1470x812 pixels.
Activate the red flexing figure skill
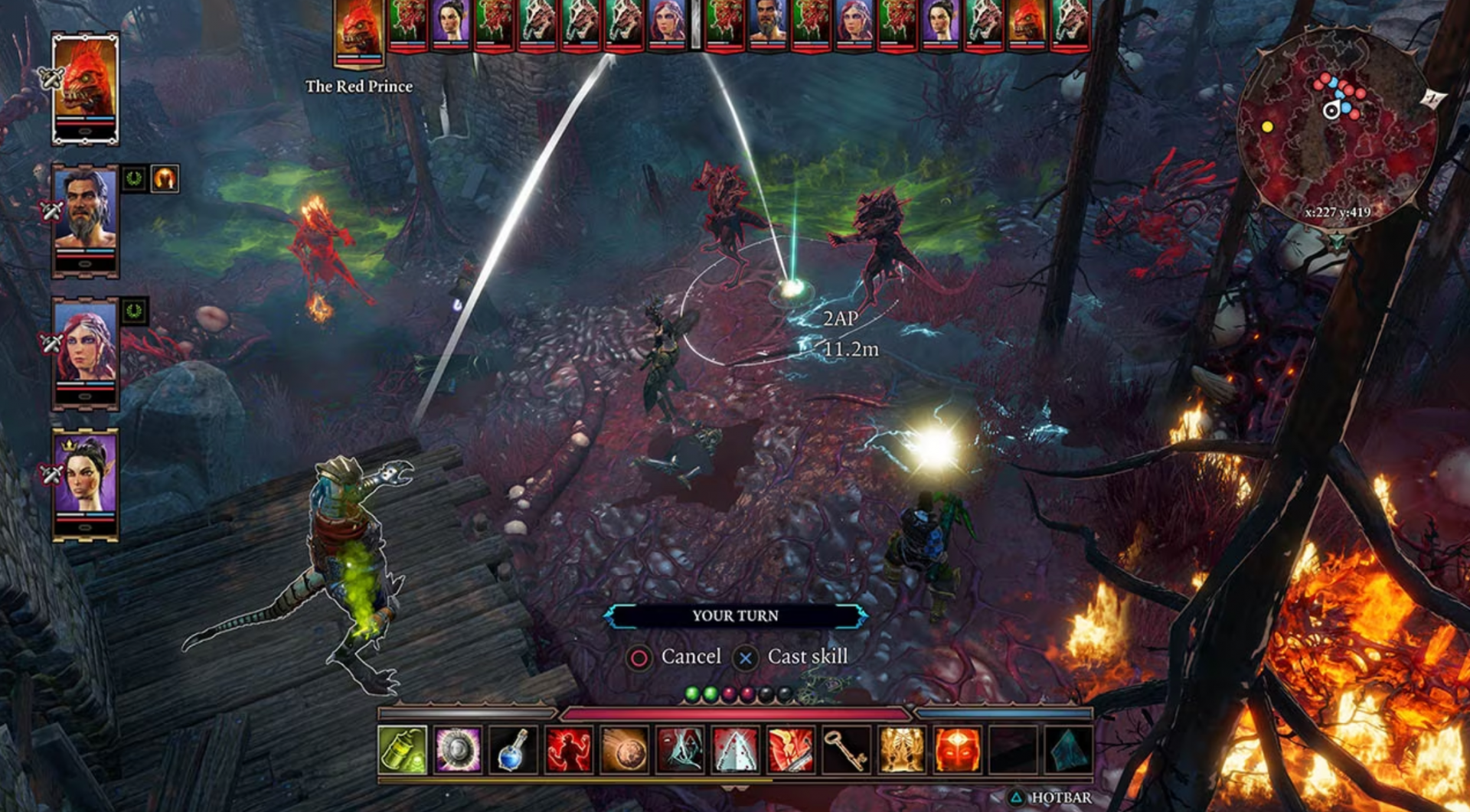tap(569, 750)
